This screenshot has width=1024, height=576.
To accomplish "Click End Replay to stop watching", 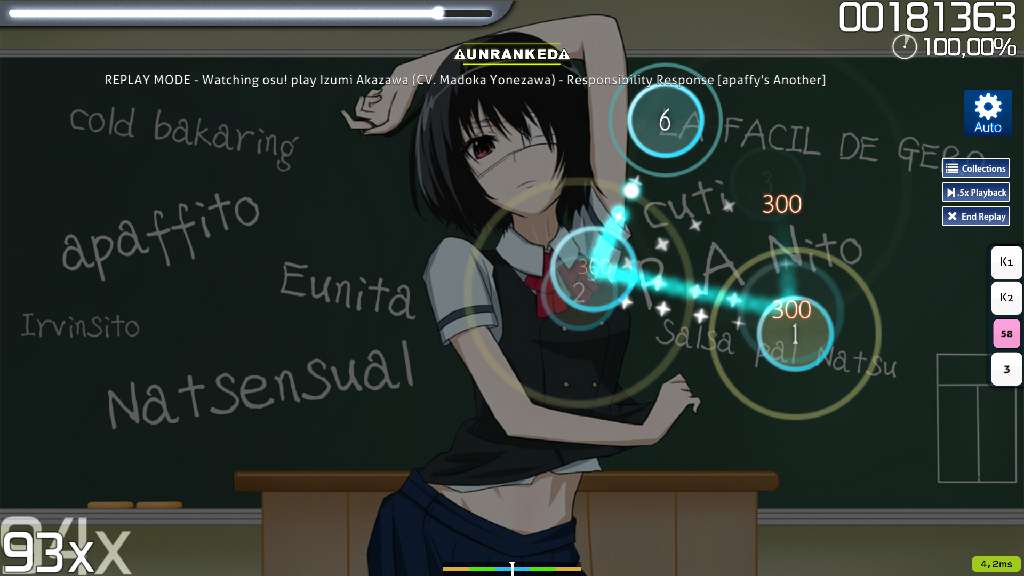I will 975,216.
